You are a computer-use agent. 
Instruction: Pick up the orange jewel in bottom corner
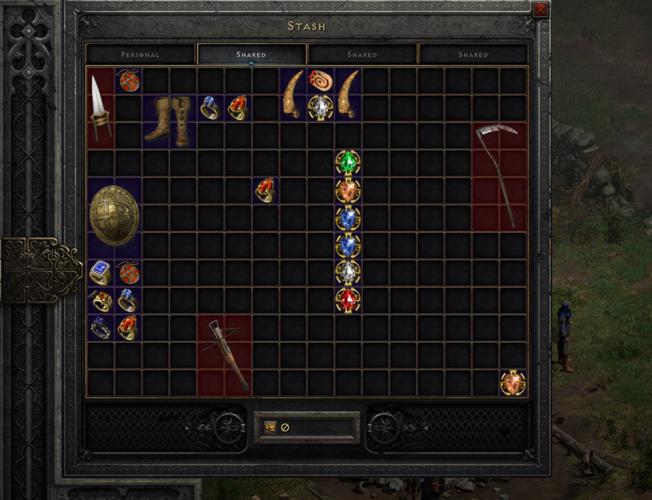click(x=513, y=382)
